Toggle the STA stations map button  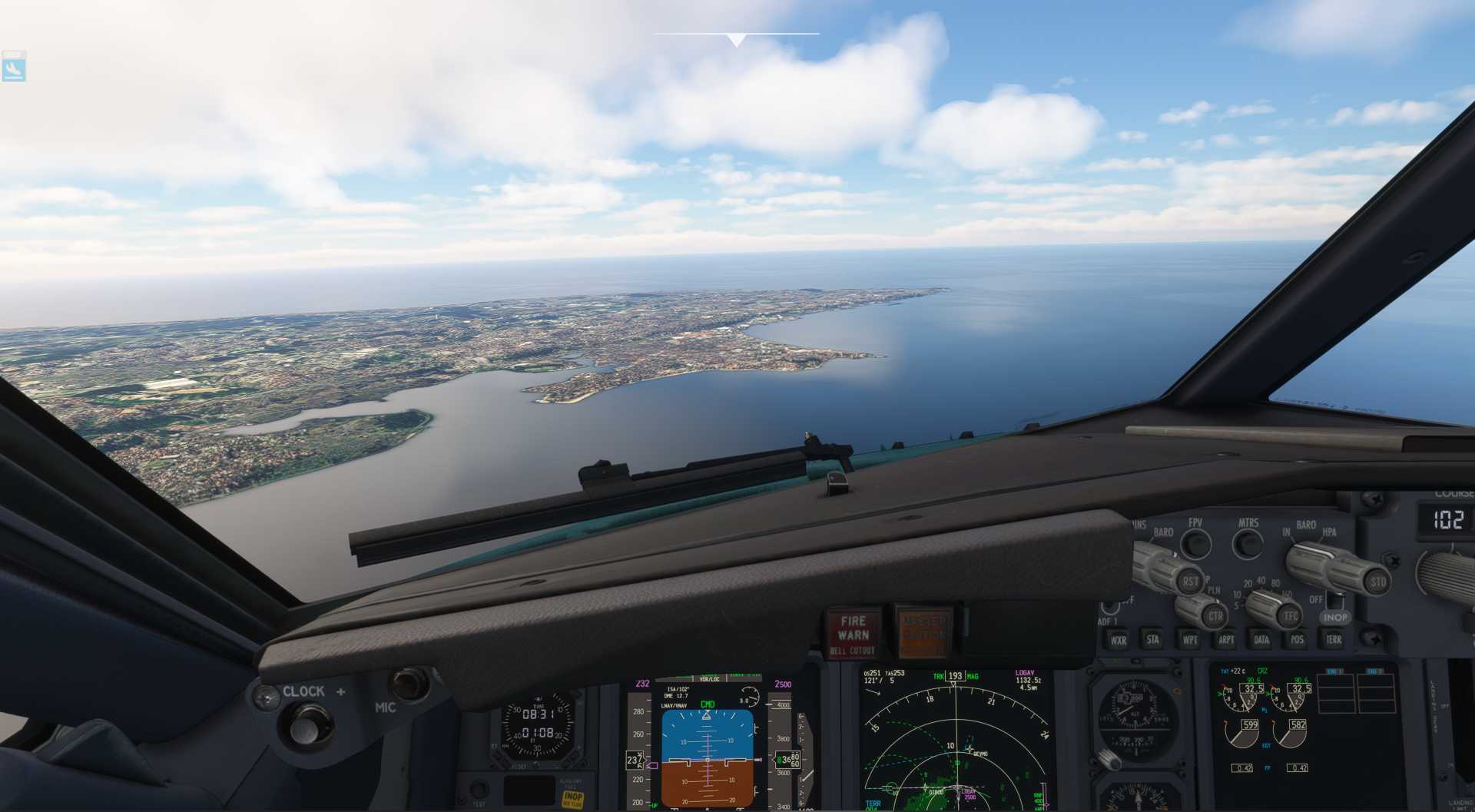click(1153, 638)
